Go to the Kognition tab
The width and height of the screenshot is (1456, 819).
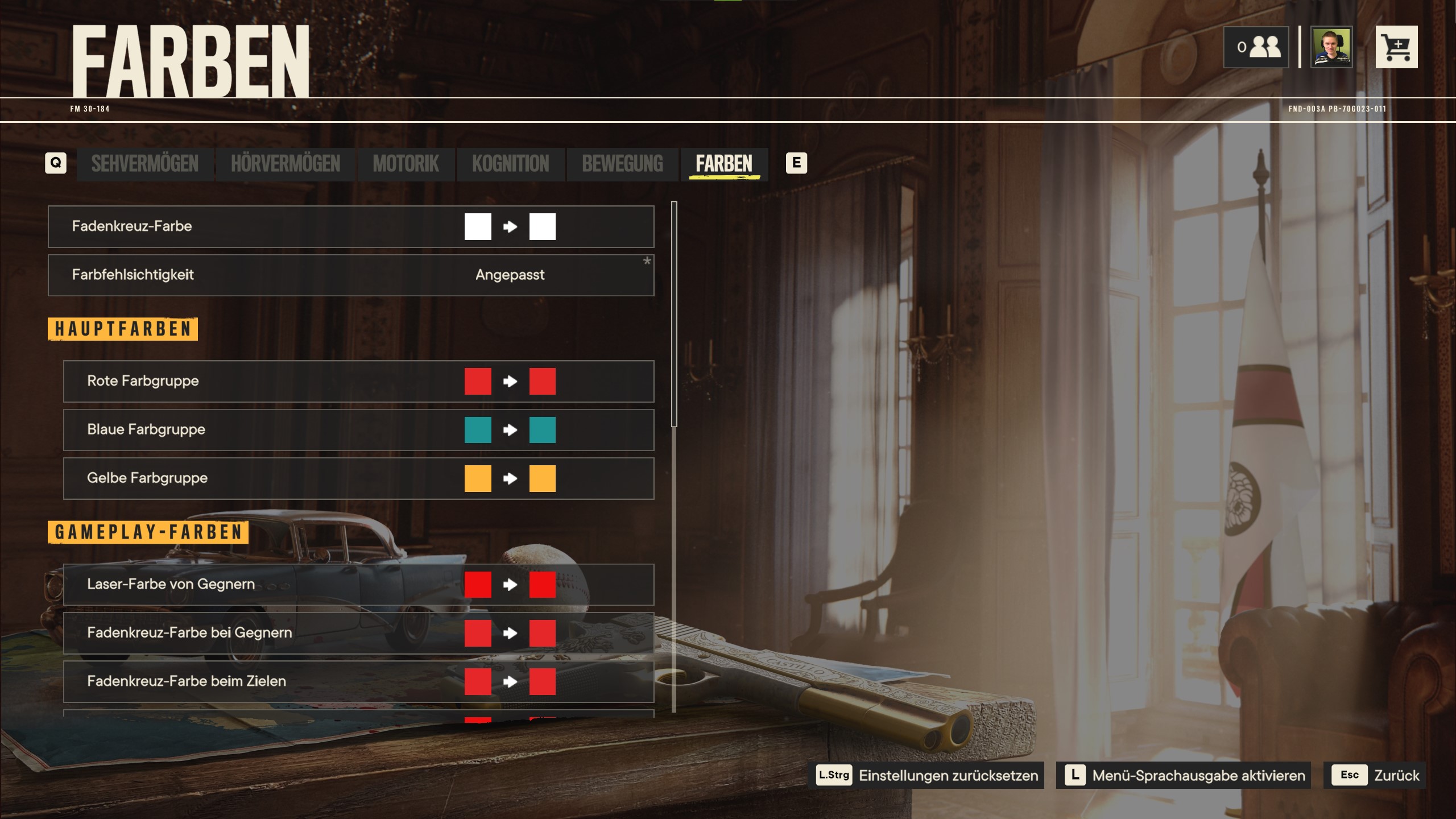point(510,164)
